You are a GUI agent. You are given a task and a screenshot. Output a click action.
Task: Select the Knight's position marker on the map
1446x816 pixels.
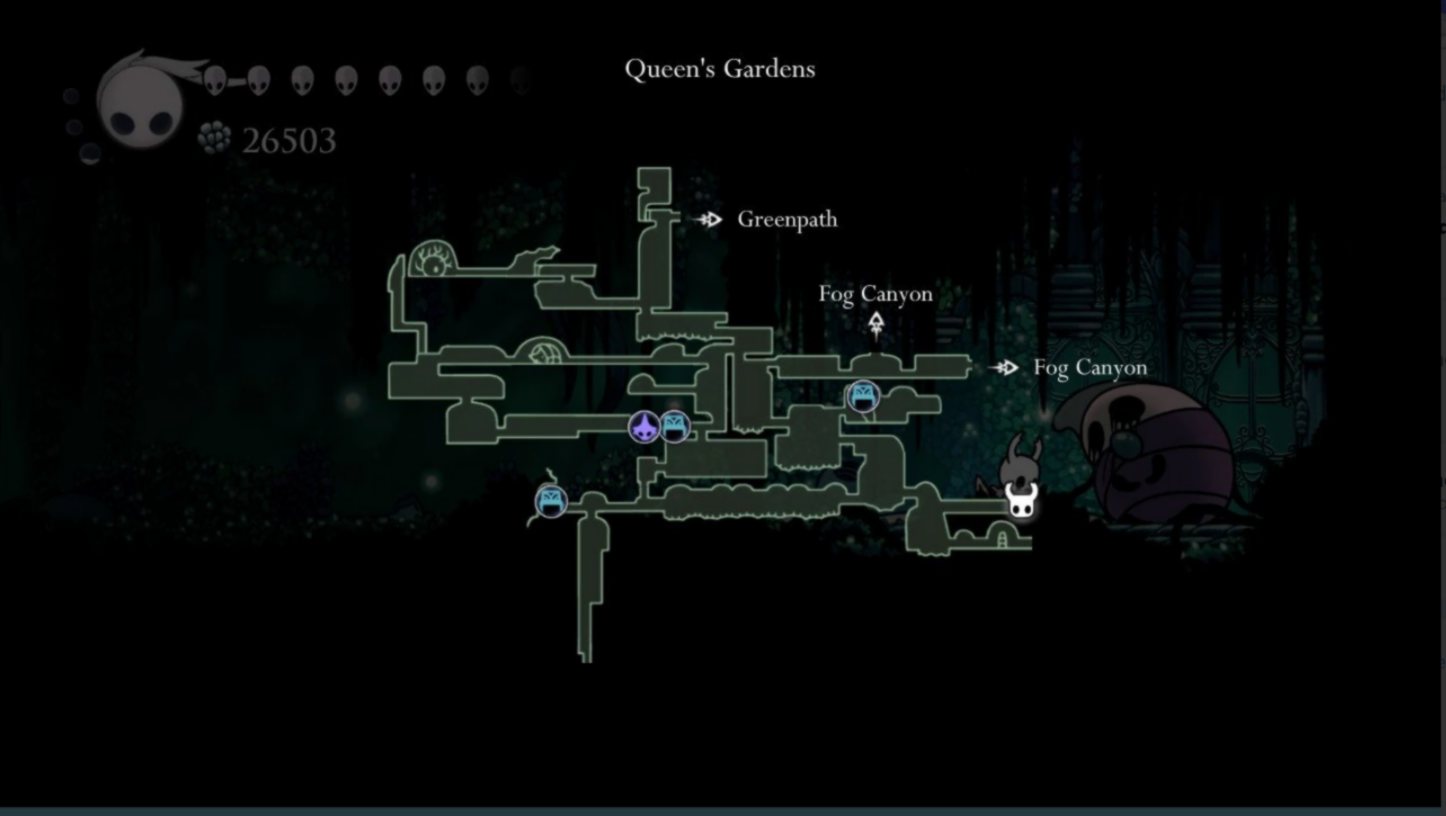(1021, 501)
